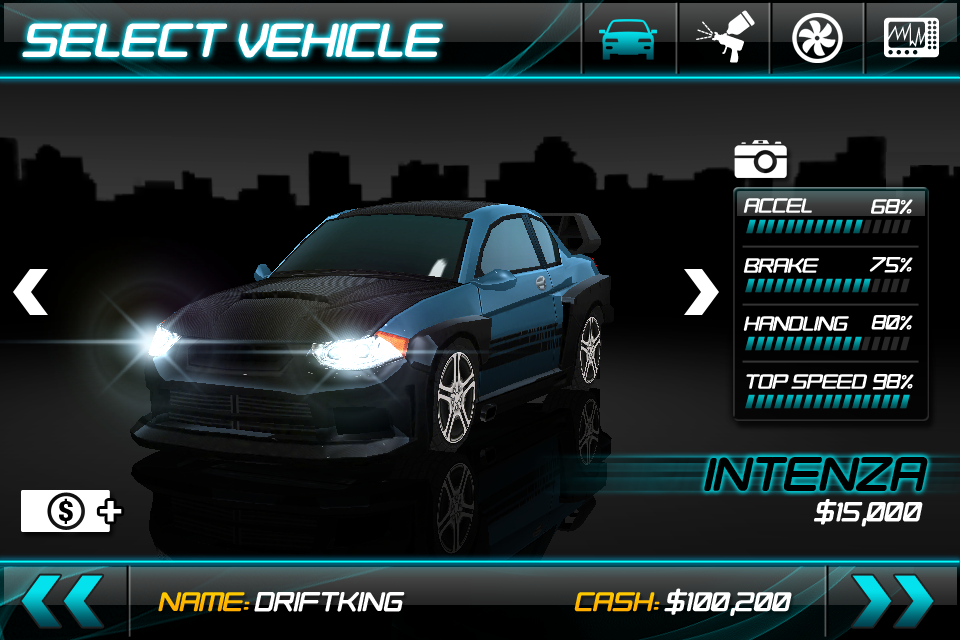Open the spray paint customization tab
Viewport: 960px width, 640px height.
[x=724, y=38]
